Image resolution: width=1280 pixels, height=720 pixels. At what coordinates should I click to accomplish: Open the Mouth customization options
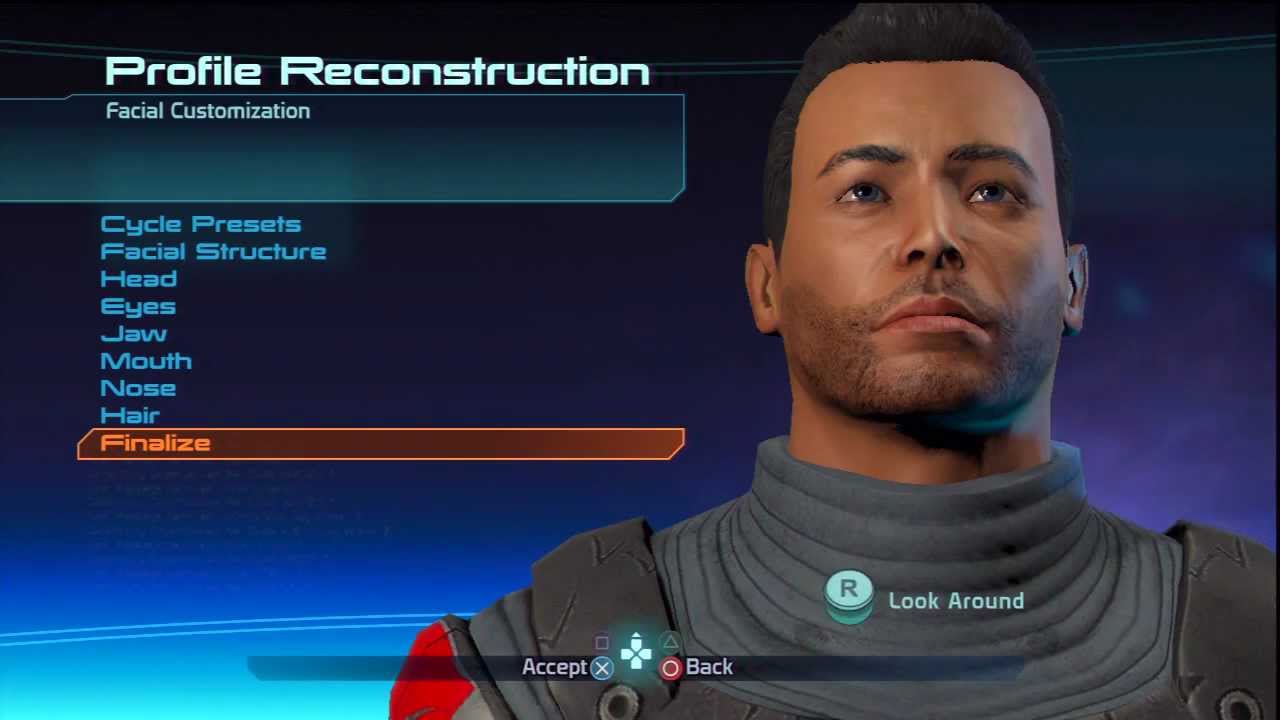coord(146,361)
